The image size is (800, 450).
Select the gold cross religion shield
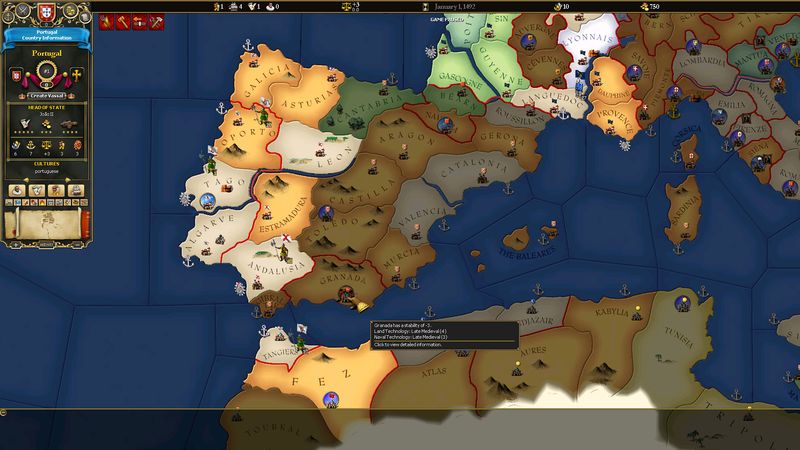click(x=76, y=76)
